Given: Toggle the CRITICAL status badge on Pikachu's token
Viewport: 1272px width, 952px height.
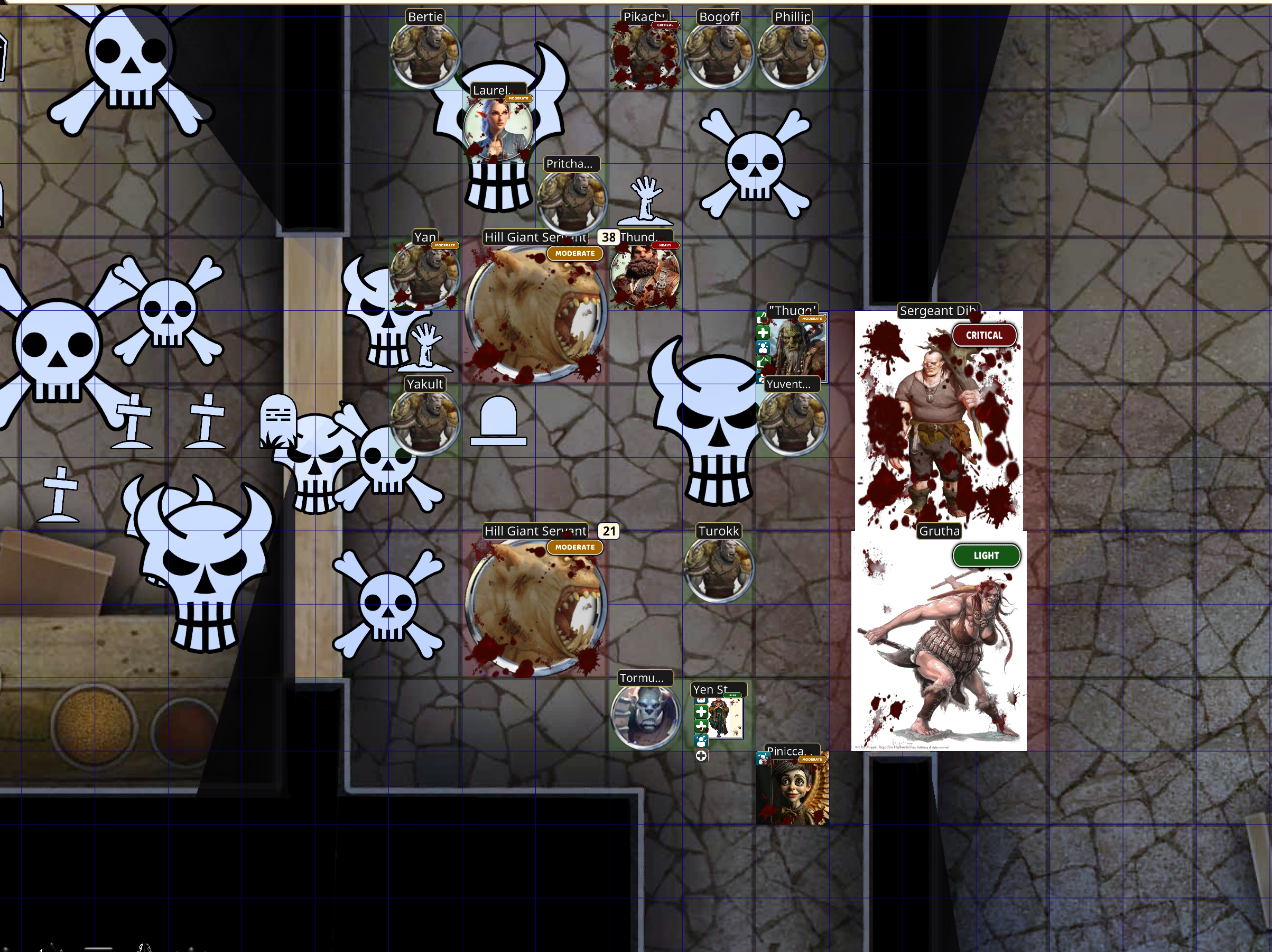Looking at the screenshot, I should tap(665, 25).
